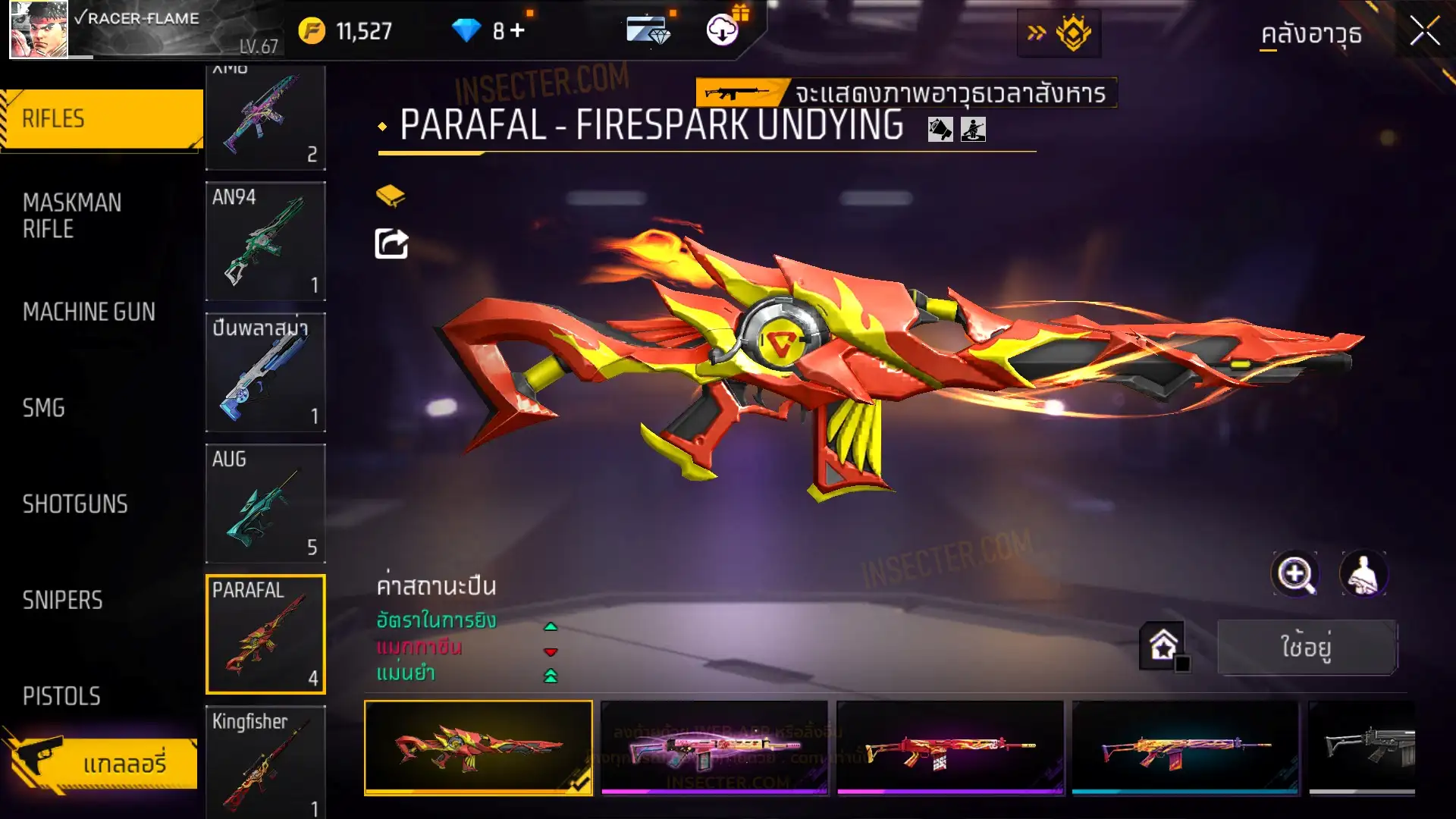The height and width of the screenshot is (819, 1456).
Task: Click the share icon beside the weapon
Action: pos(391,244)
